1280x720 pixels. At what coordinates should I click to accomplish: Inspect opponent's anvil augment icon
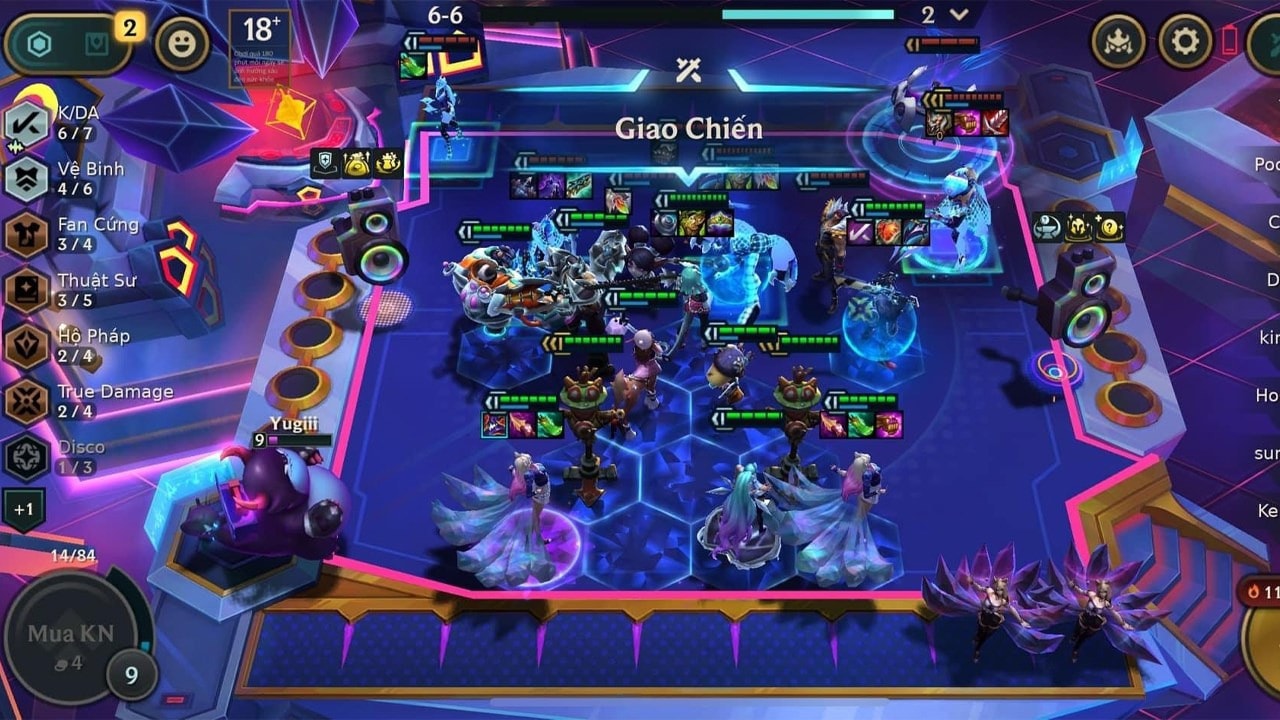coord(1049,227)
